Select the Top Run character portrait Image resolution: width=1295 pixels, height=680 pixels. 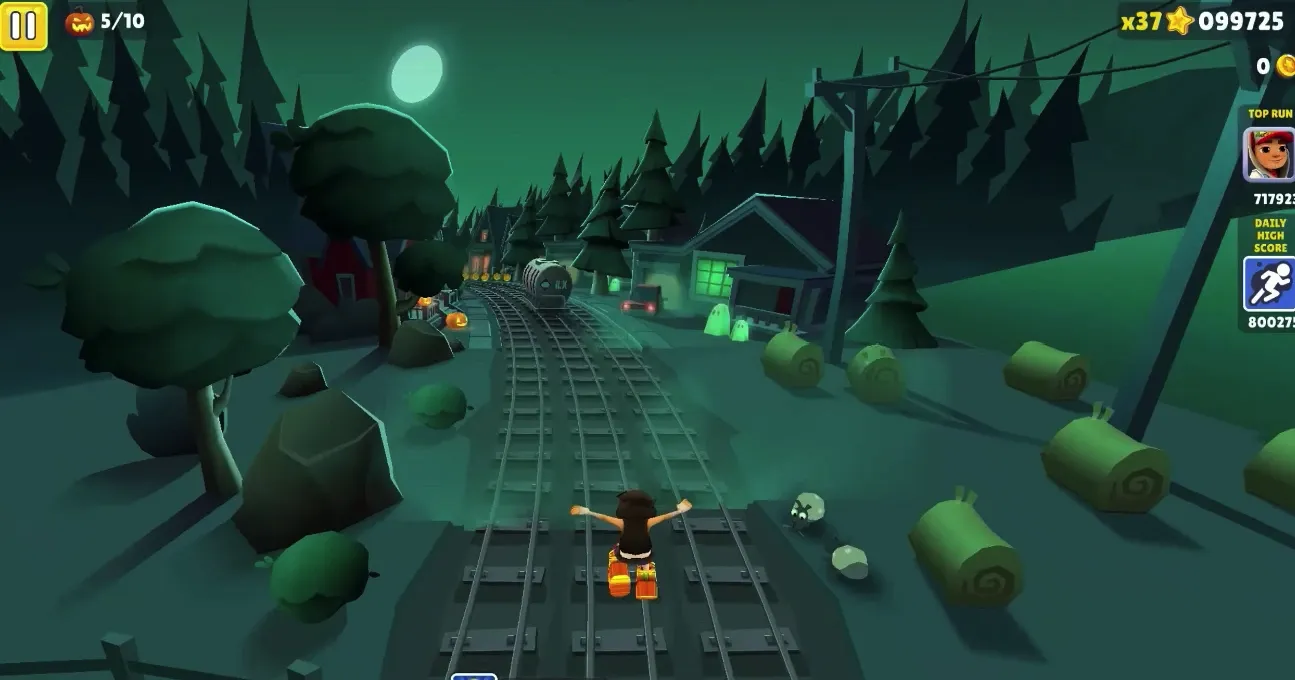point(1269,155)
